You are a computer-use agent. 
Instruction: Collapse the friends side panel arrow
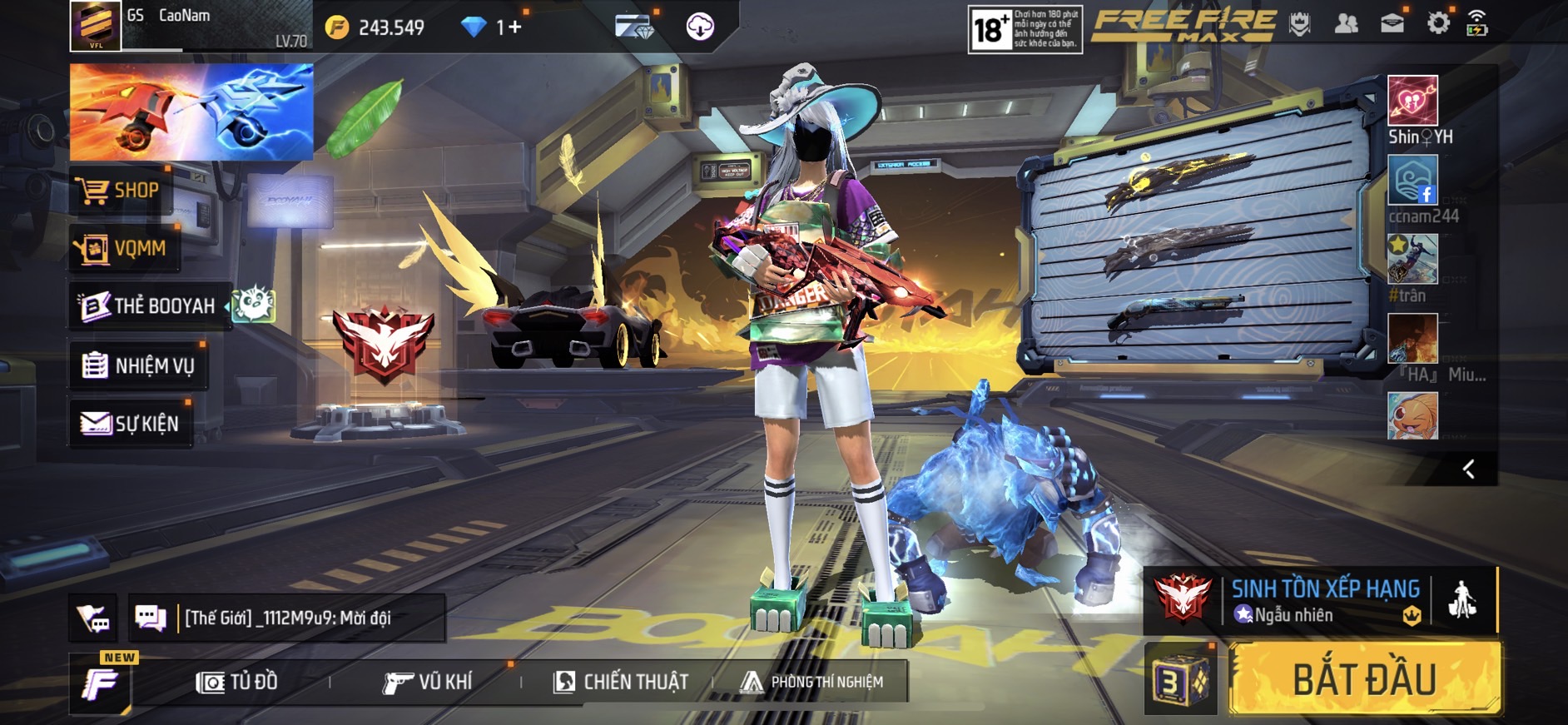(x=1469, y=469)
